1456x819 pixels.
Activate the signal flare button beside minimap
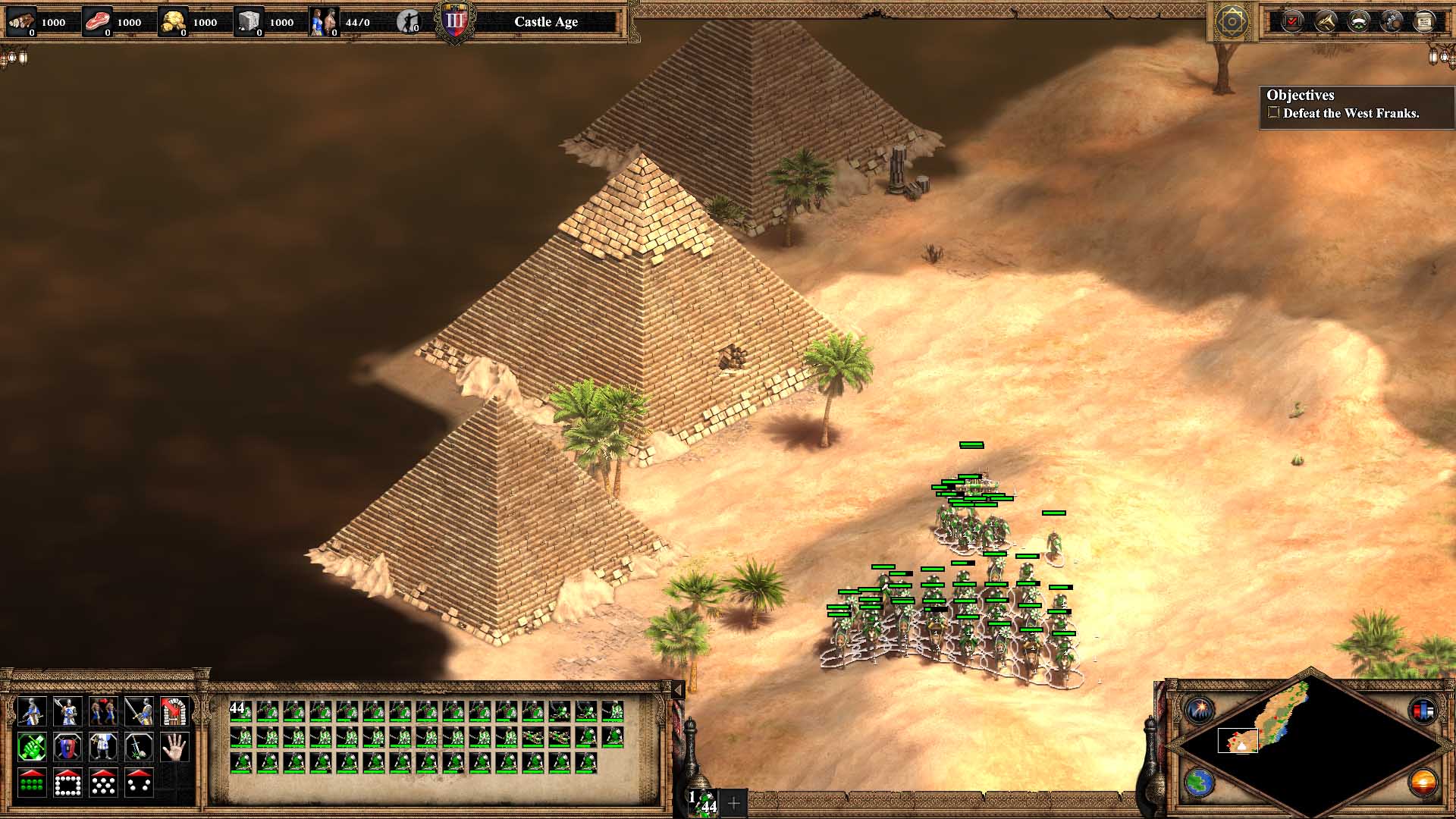1200,711
